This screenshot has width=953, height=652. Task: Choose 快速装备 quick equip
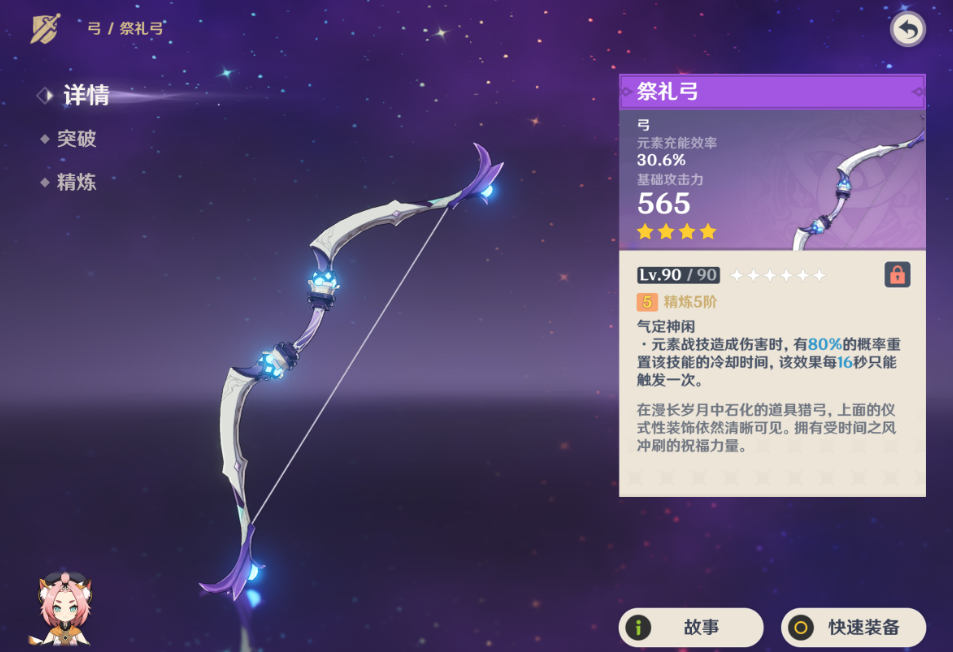(853, 627)
